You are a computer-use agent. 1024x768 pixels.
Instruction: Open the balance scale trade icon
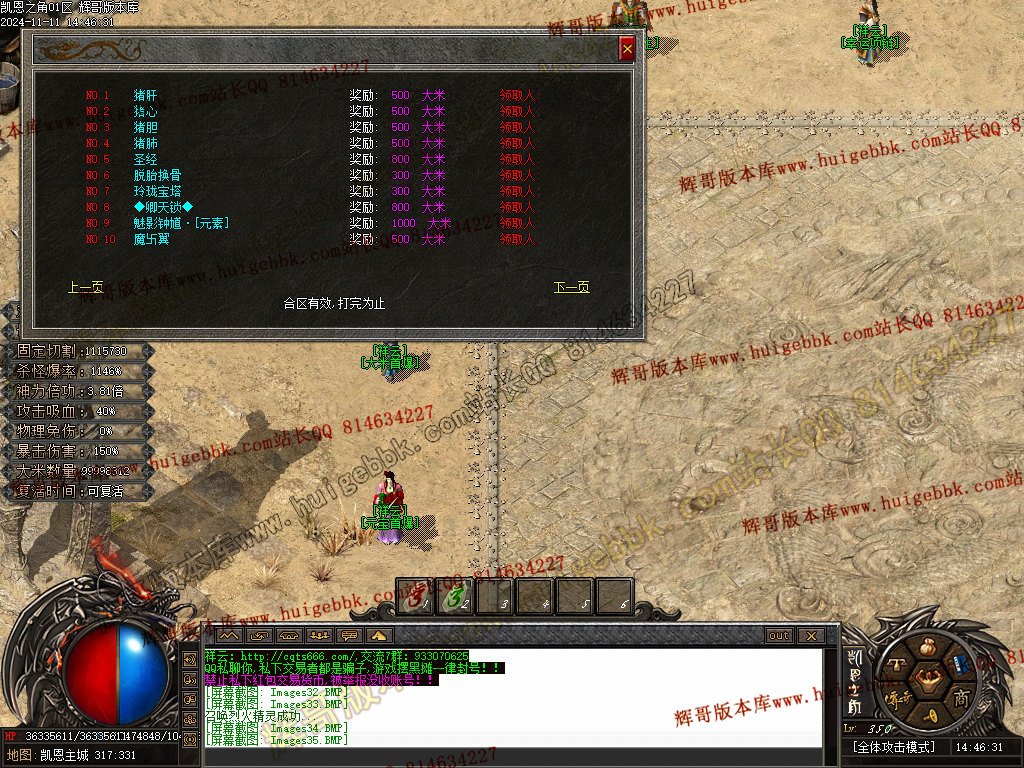click(x=897, y=664)
